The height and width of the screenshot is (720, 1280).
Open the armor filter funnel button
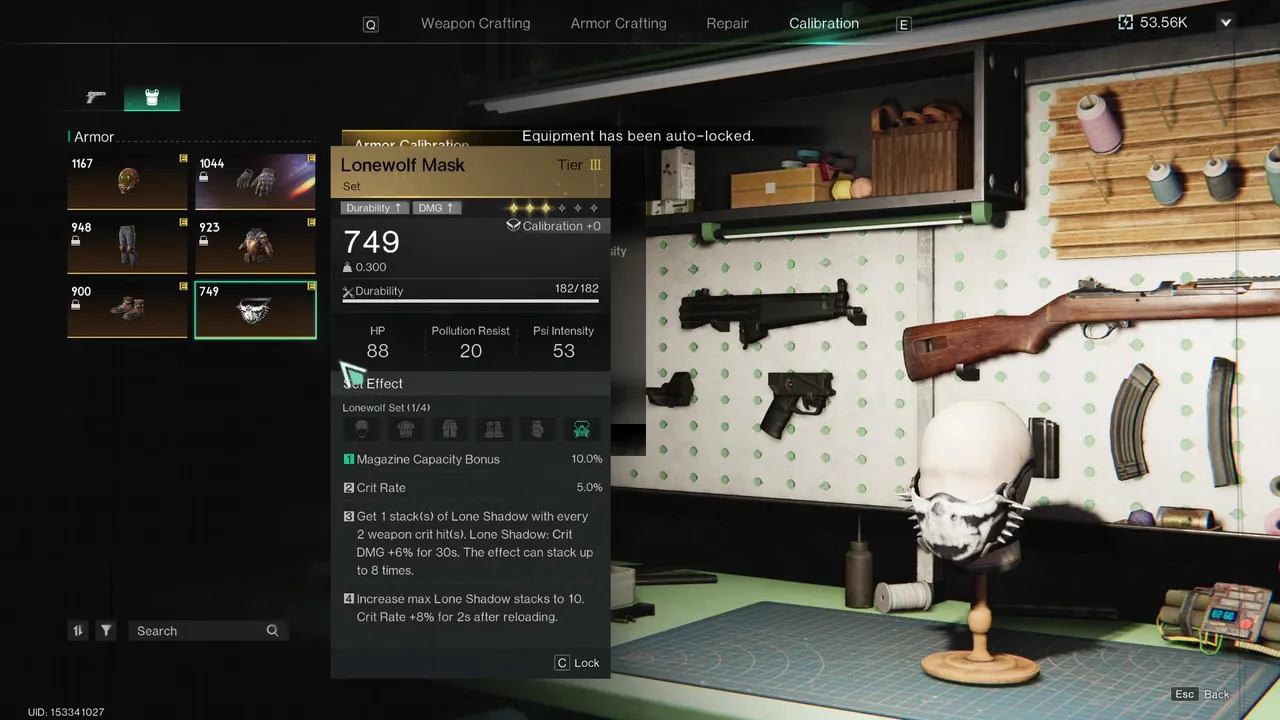pyautogui.click(x=106, y=631)
